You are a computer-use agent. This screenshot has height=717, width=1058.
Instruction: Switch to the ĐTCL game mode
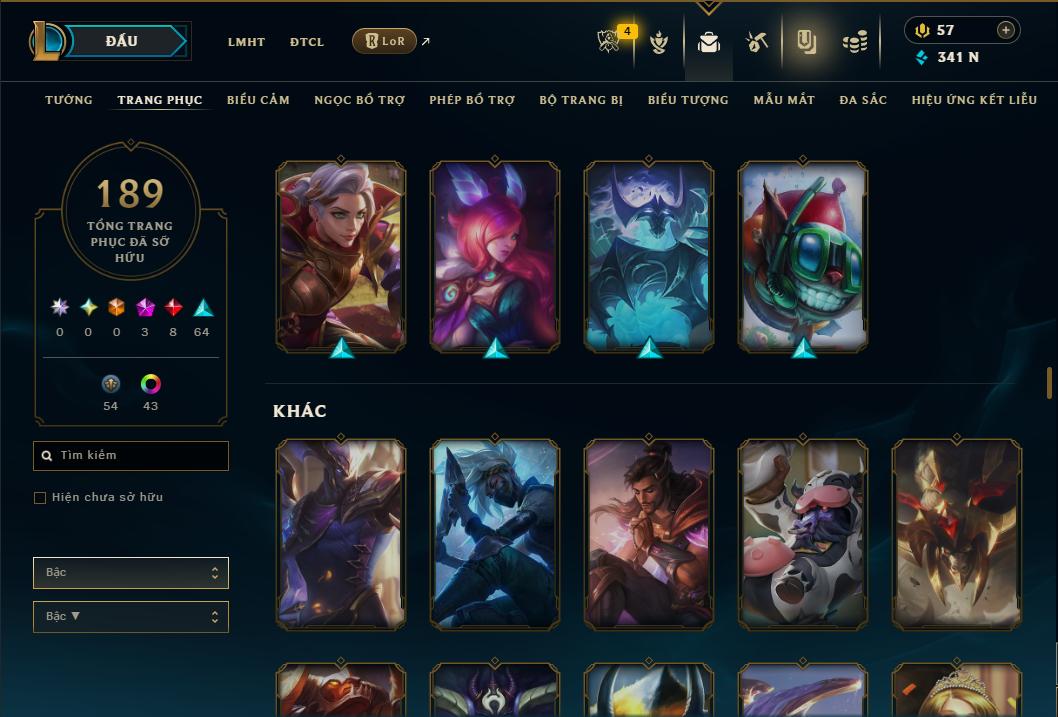pos(307,42)
